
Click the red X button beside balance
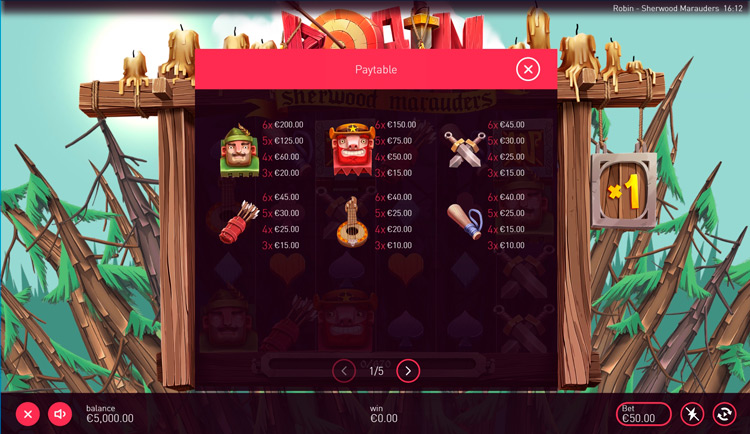tap(28, 414)
